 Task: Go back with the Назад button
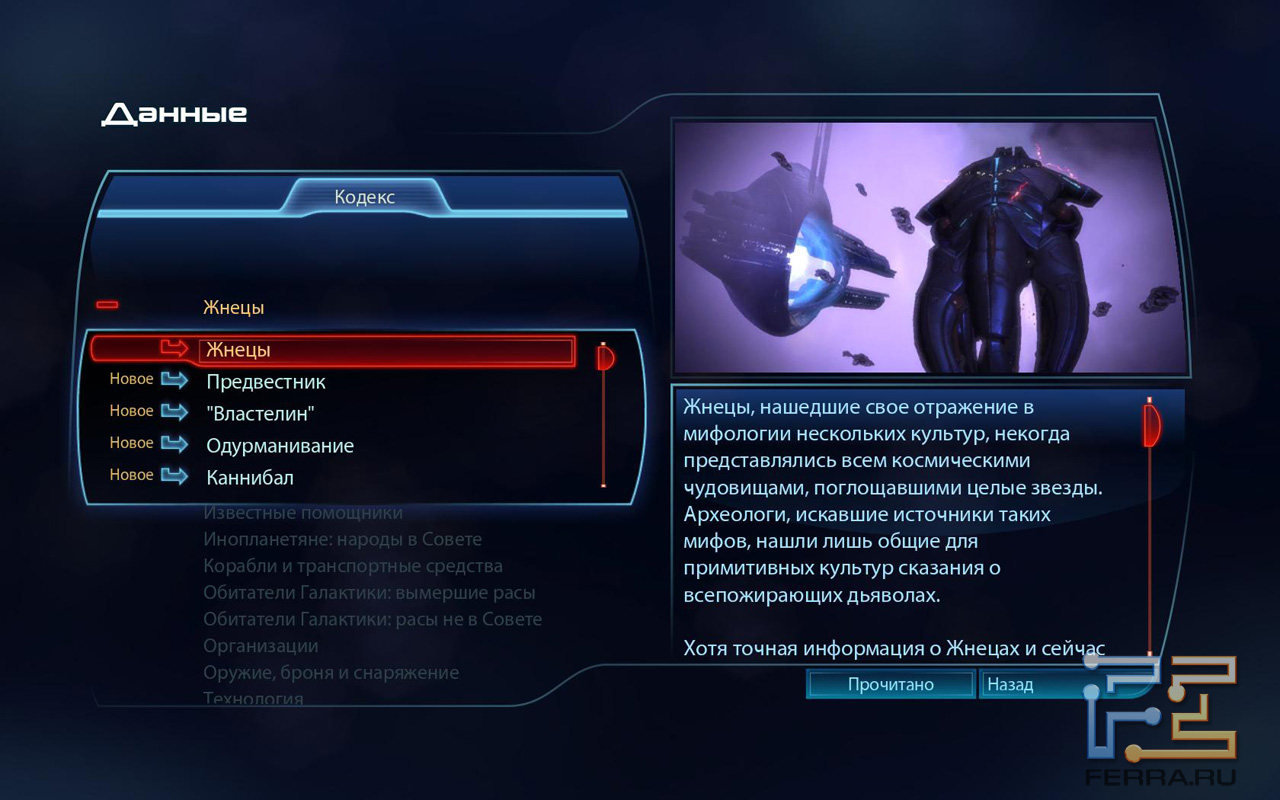(1009, 685)
